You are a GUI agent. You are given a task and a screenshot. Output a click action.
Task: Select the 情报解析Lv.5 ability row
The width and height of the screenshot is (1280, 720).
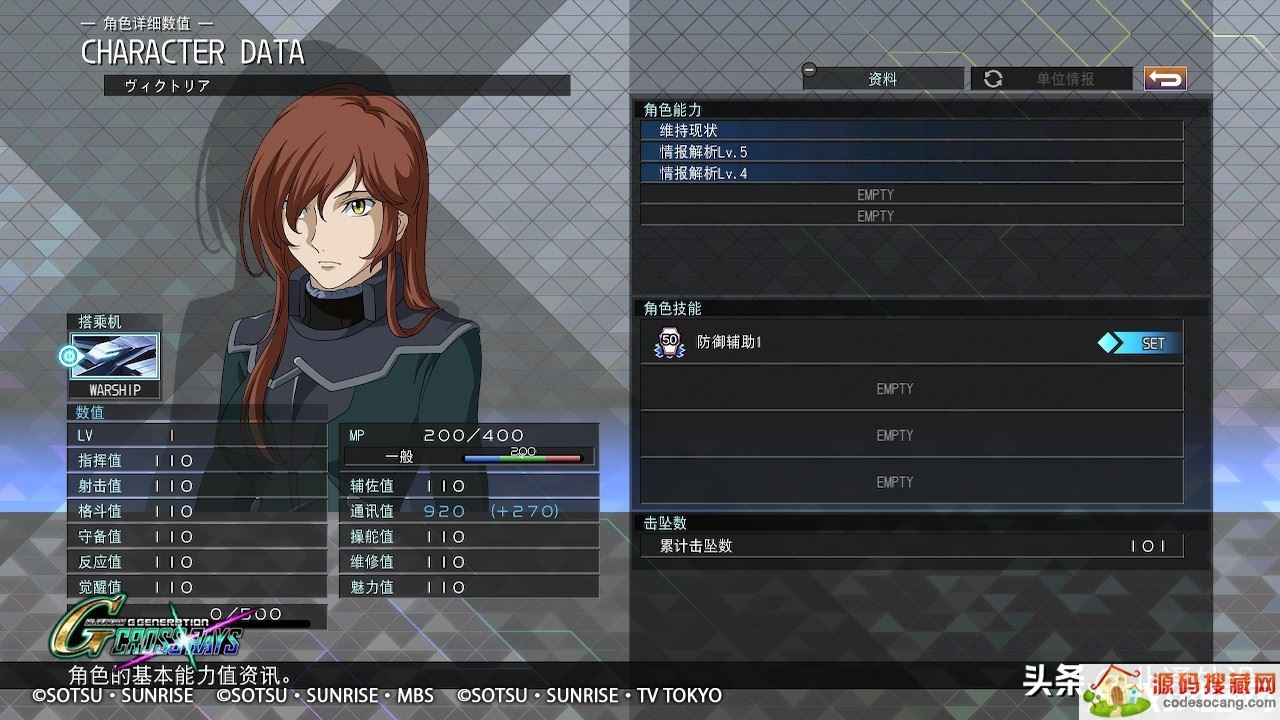pos(911,152)
